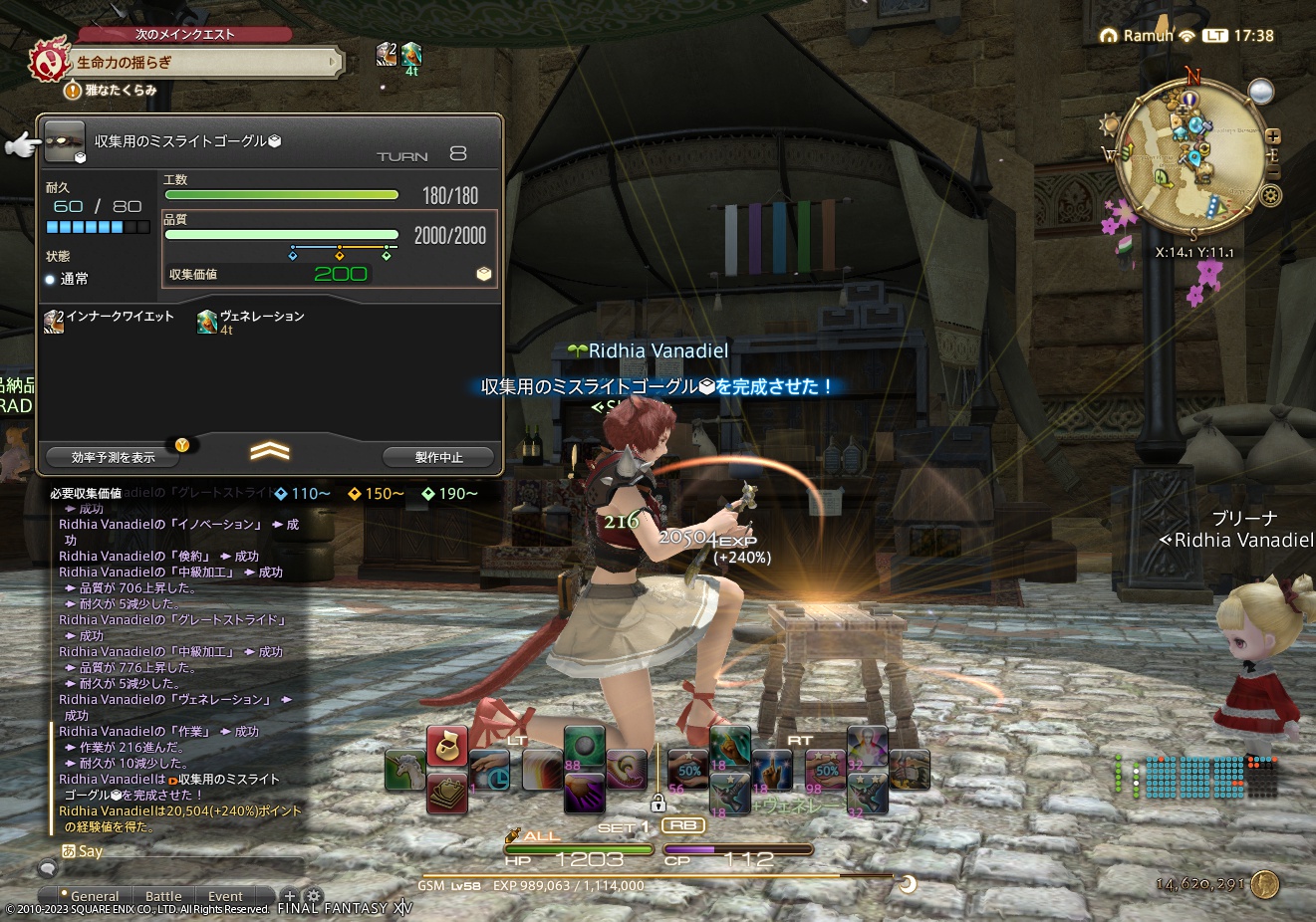
Task: Toggle the hotbar lock padlock
Action: 658,805
